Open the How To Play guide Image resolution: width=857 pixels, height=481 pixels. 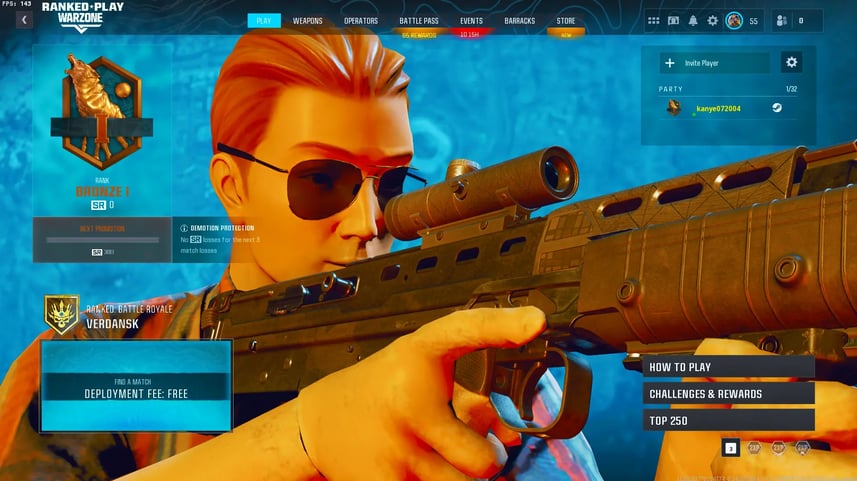pyautogui.click(x=729, y=367)
